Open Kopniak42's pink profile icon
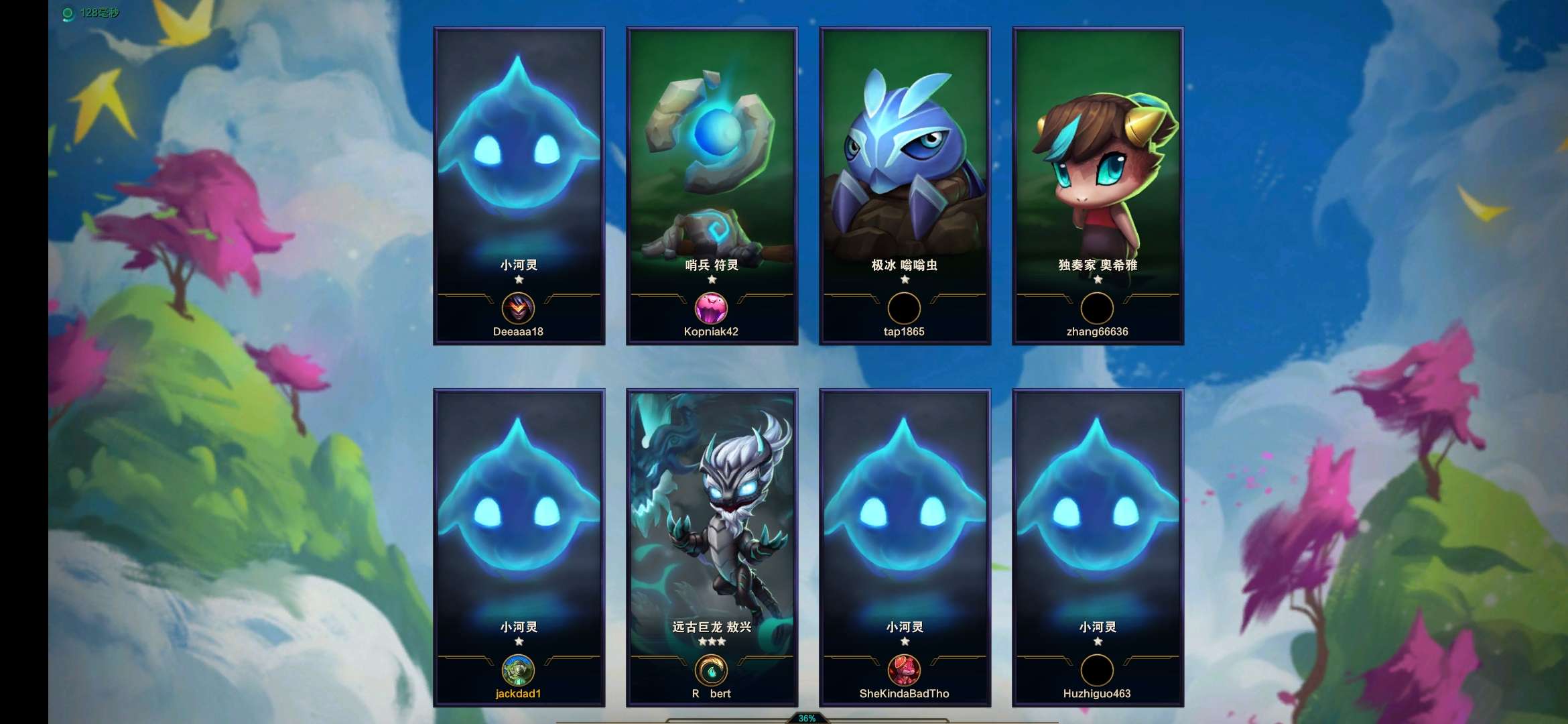 711,308
